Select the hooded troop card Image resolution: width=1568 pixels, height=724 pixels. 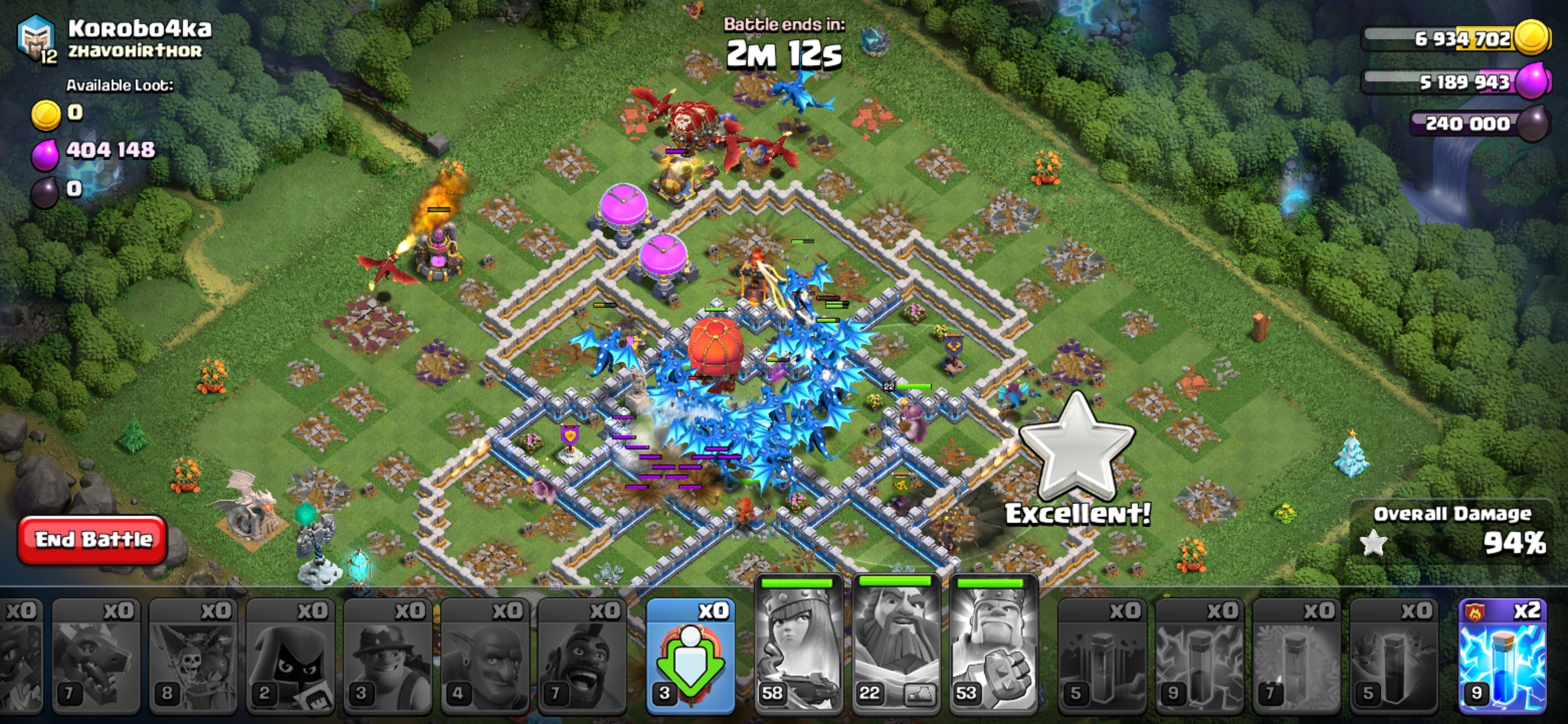click(x=290, y=656)
